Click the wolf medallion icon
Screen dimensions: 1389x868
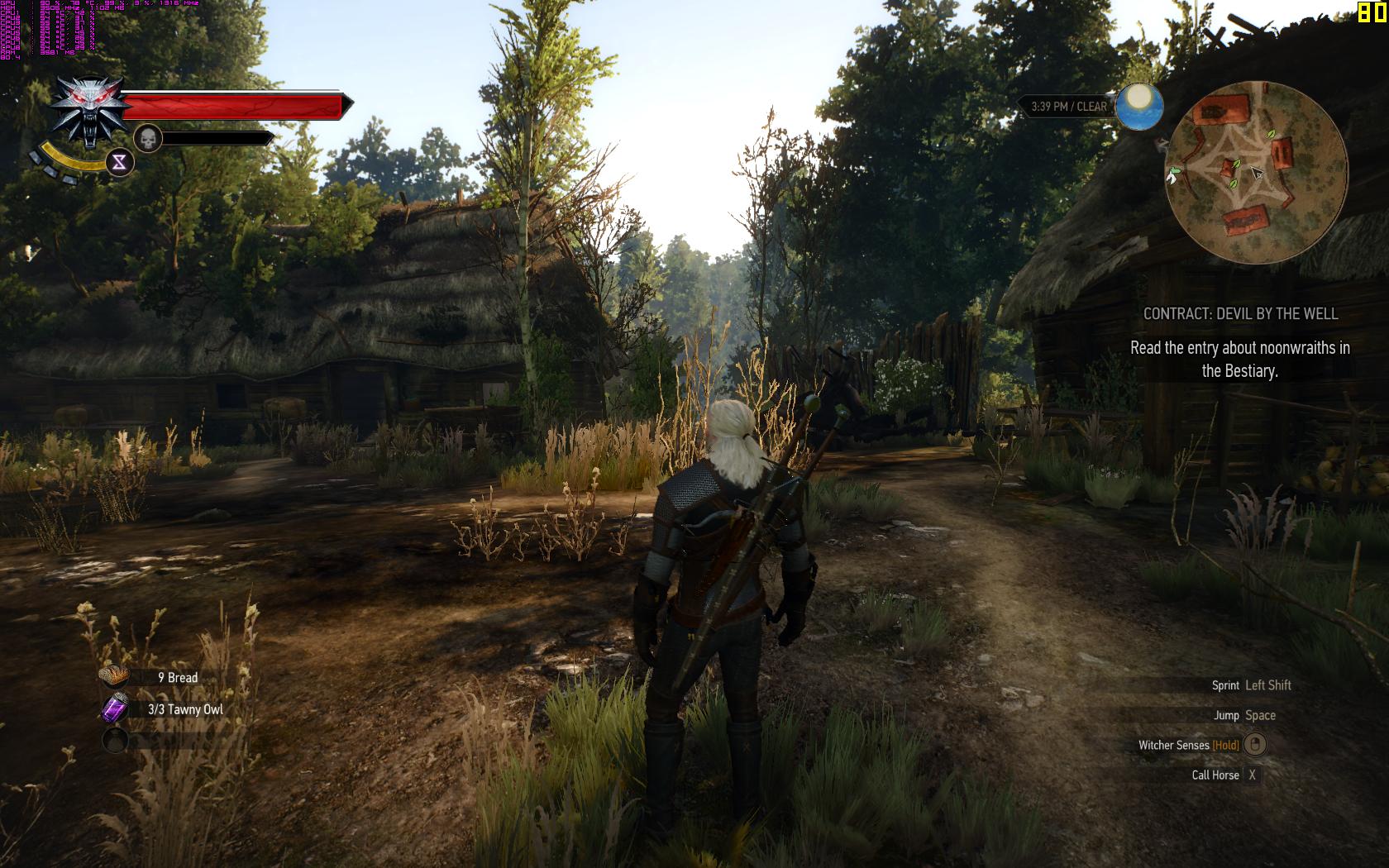point(90,112)
